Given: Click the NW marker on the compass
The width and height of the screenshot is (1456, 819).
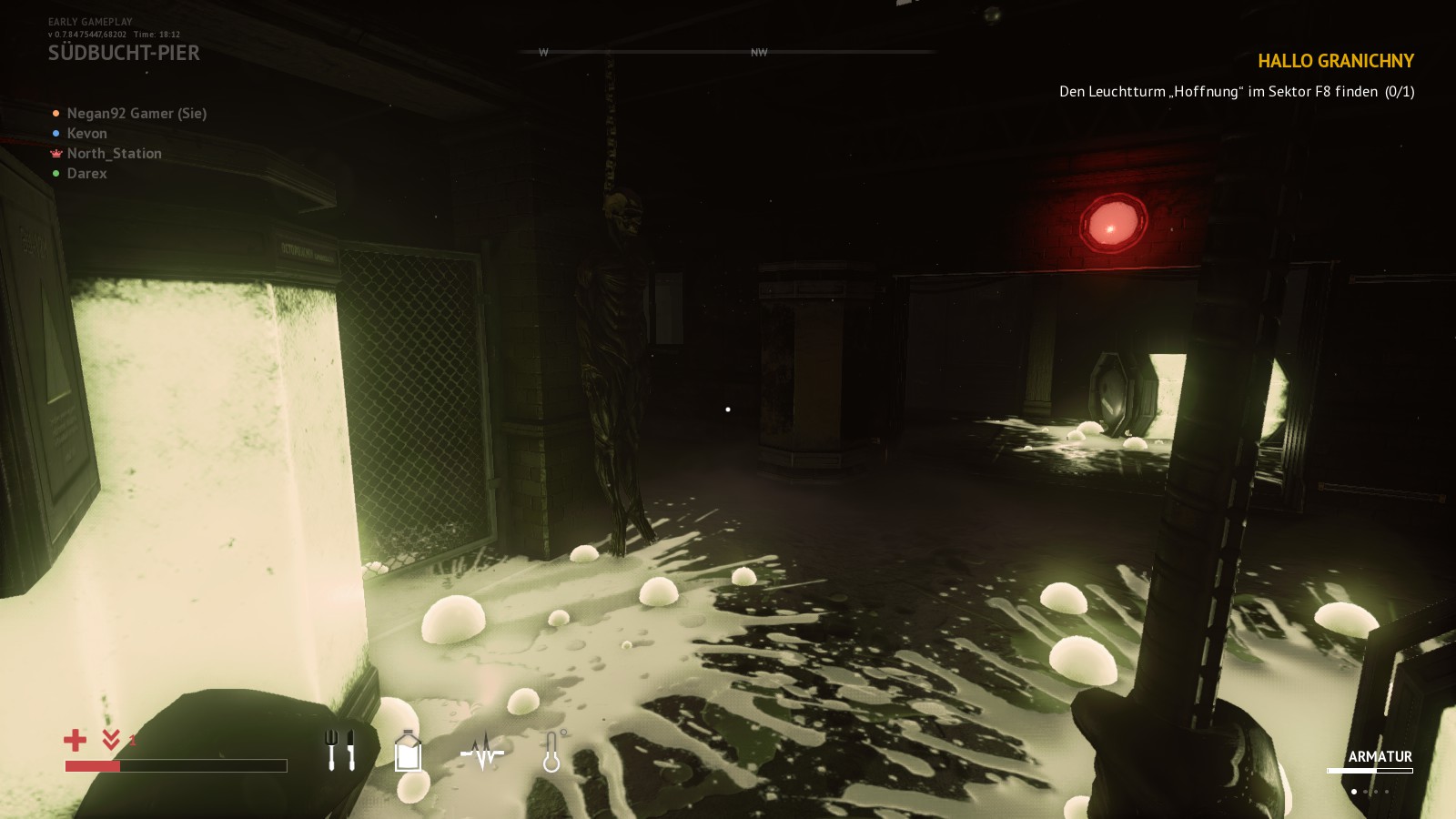Looking at the screenshot, I should pos(757,53).
